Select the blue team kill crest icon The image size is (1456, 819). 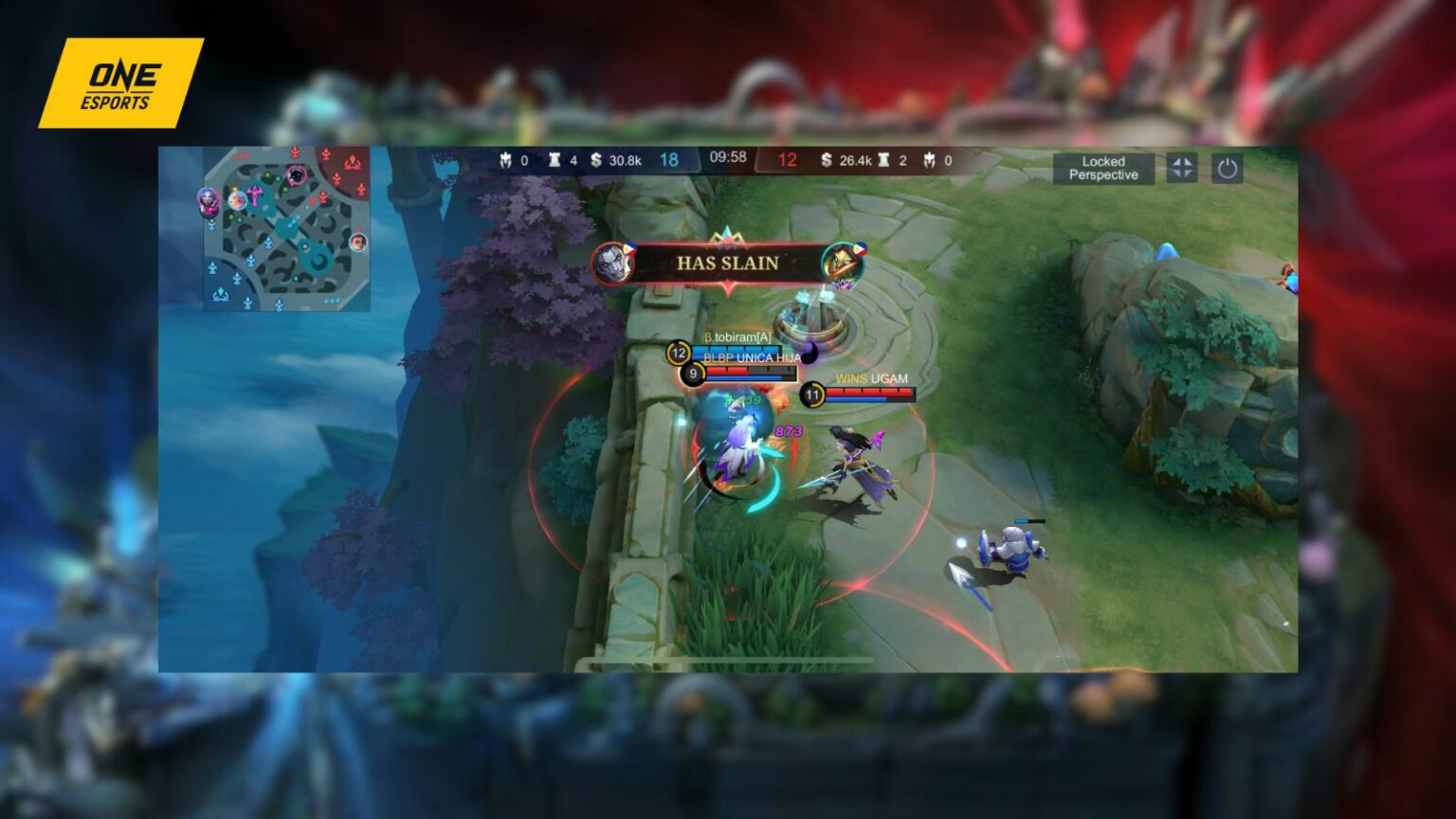click(503, 160)
